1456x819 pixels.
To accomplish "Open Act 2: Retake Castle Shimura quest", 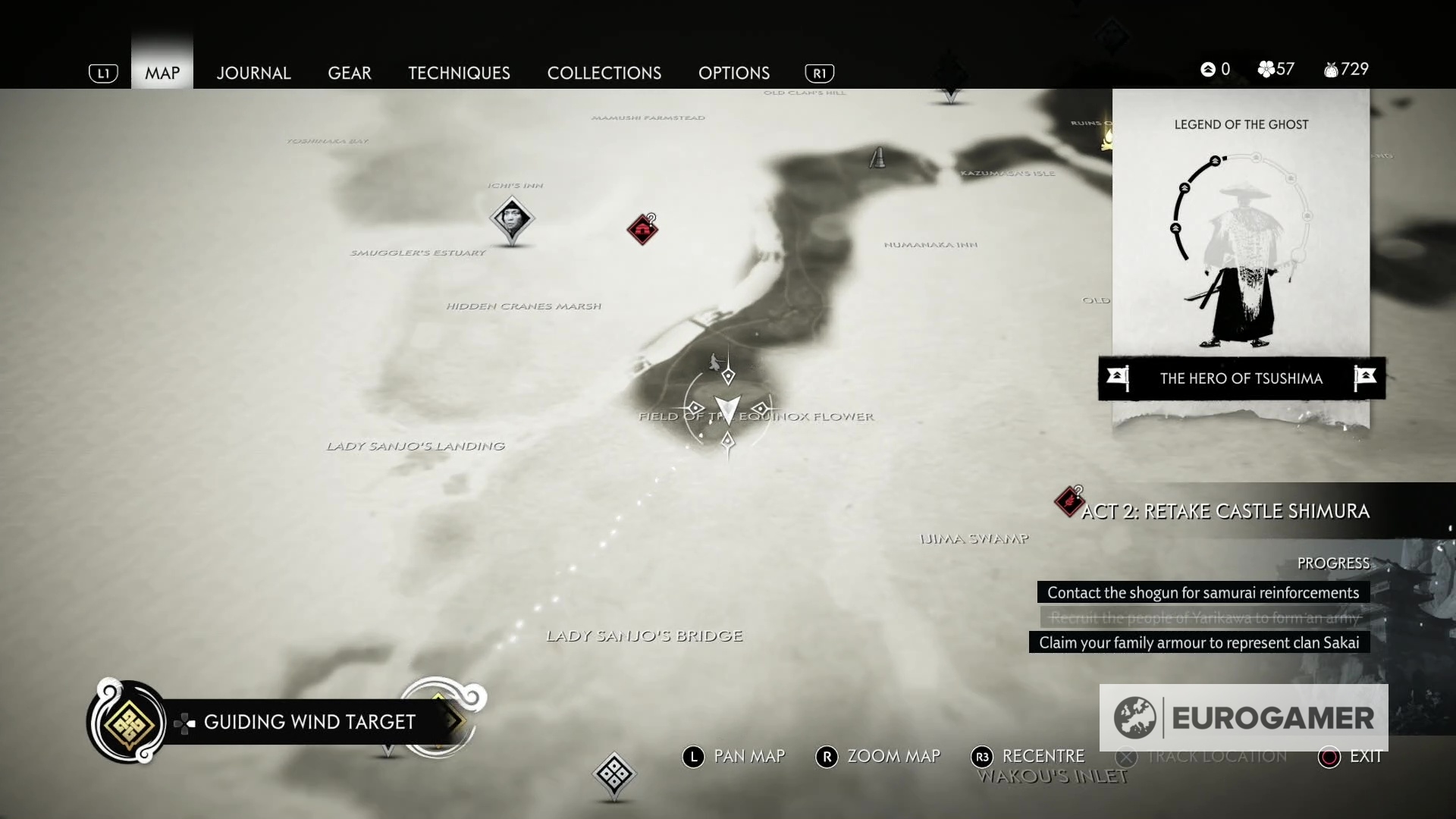I will [x=1225, y=511].
